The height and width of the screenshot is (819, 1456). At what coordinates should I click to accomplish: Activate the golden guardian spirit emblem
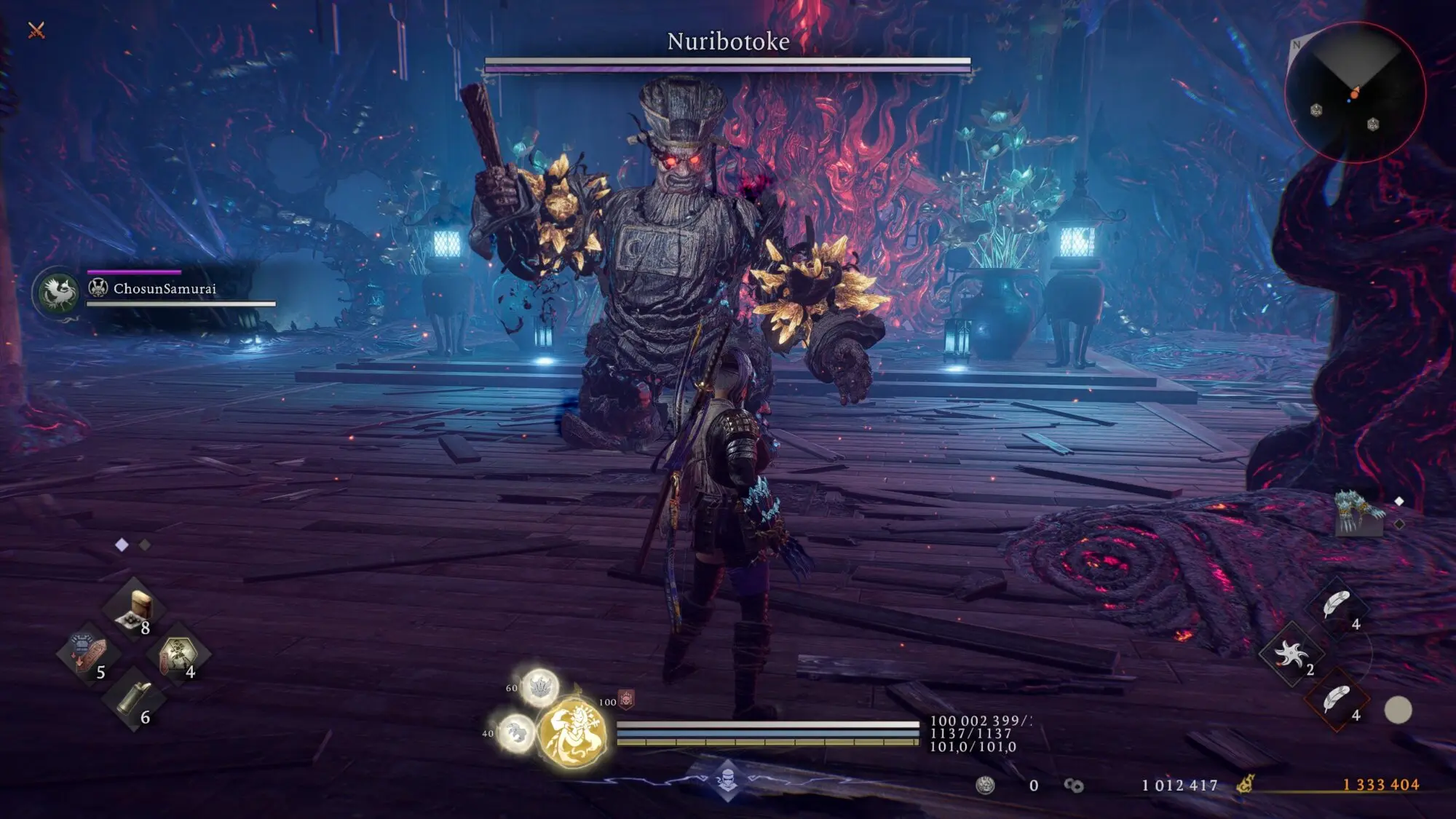[x=574, y=732]
